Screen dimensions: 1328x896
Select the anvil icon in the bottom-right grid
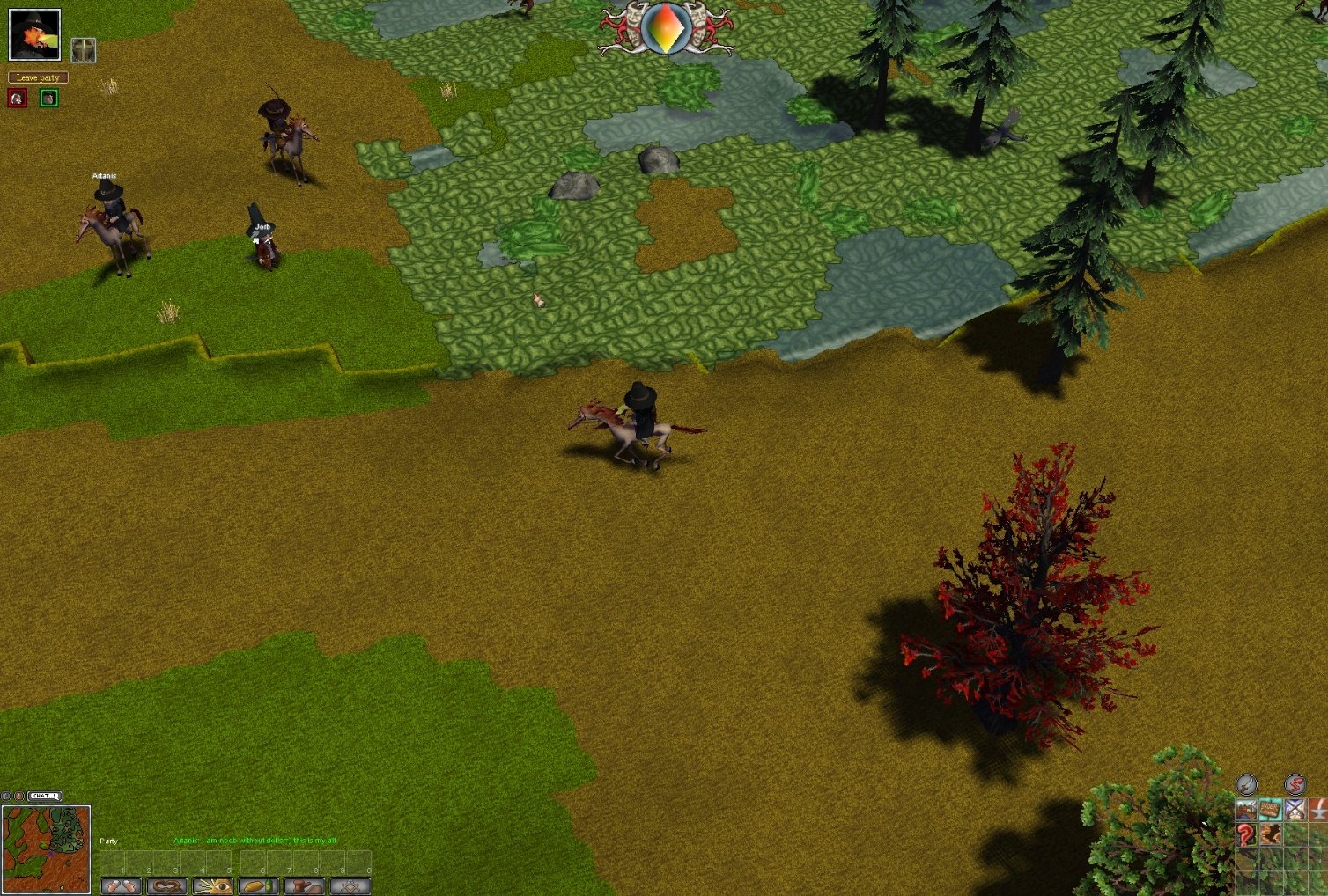1320,810
